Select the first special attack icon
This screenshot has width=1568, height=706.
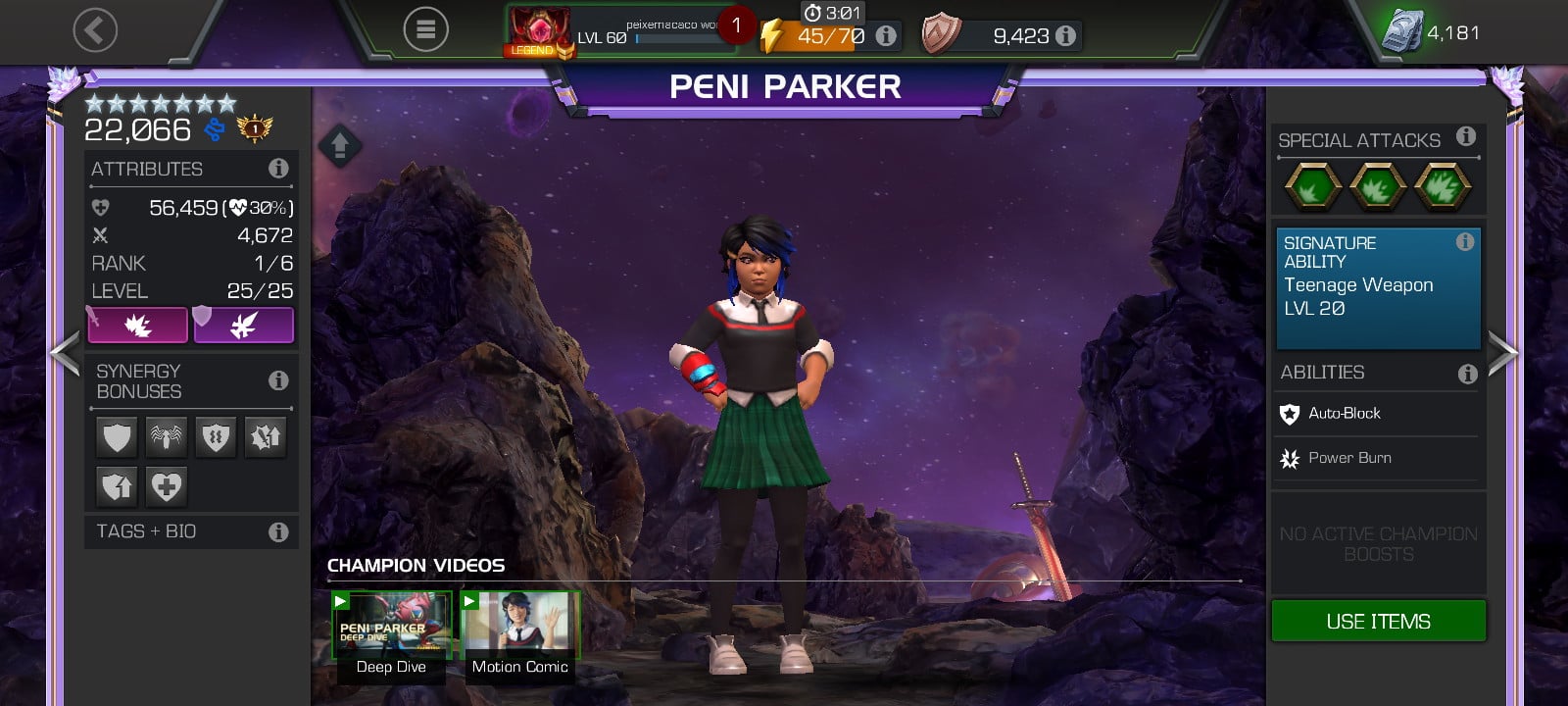tap(1313, 185)
